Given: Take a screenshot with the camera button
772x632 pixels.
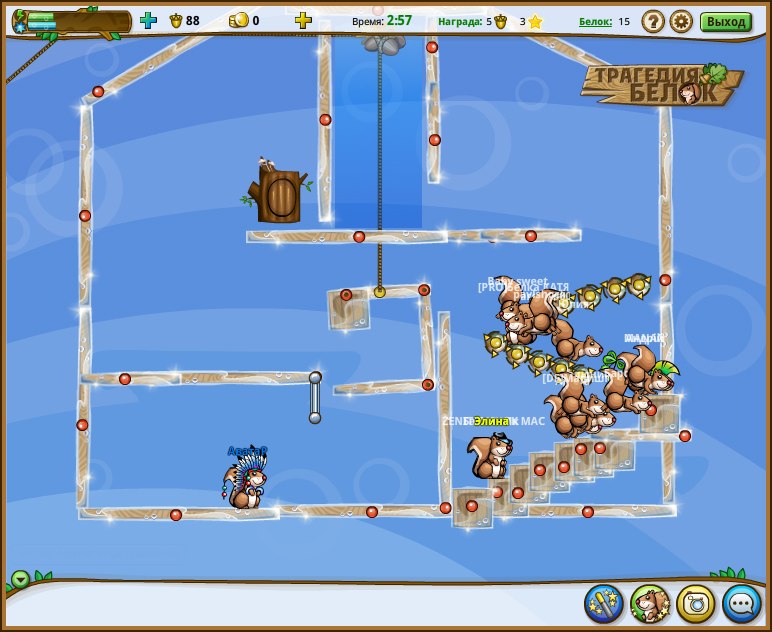Looking at the screenshot, I should point(696,603).
